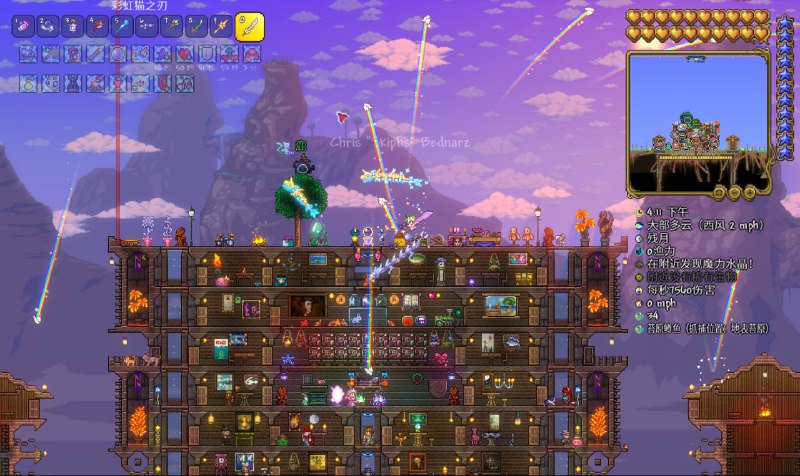
Task: Click the DPS meter icon beside the damage readout
Action: [639, 291]
